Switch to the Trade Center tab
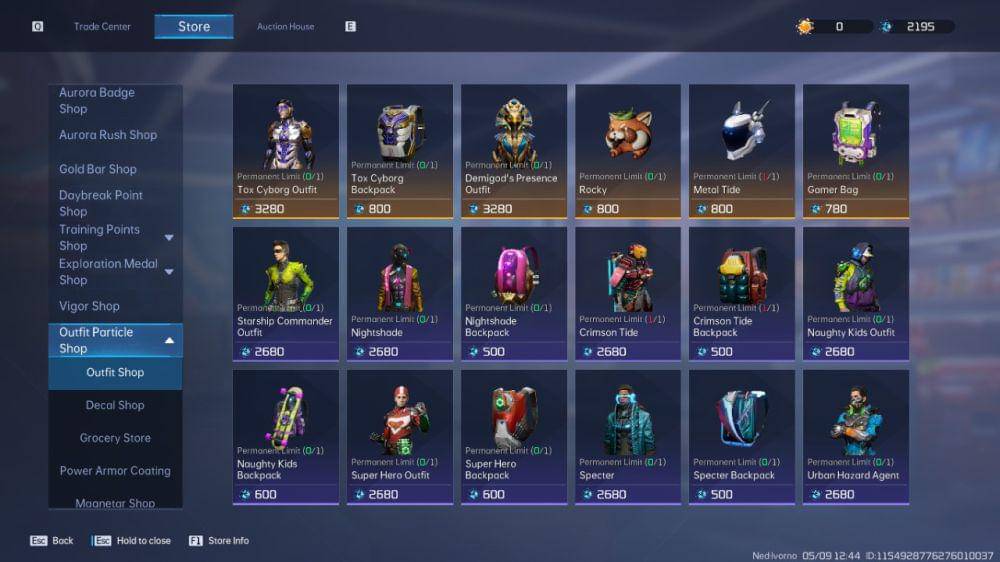This screenshot has width=1000, height=562. click(x=102, y=27)
